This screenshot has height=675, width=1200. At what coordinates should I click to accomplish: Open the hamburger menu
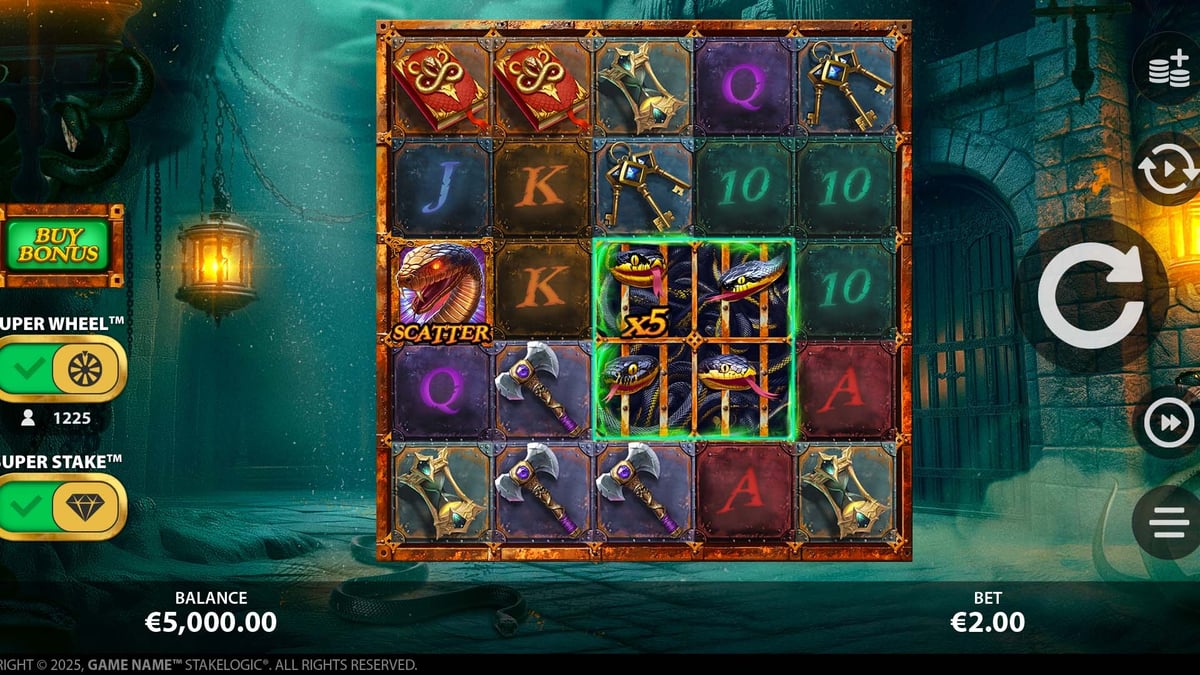coord(1167,522)
